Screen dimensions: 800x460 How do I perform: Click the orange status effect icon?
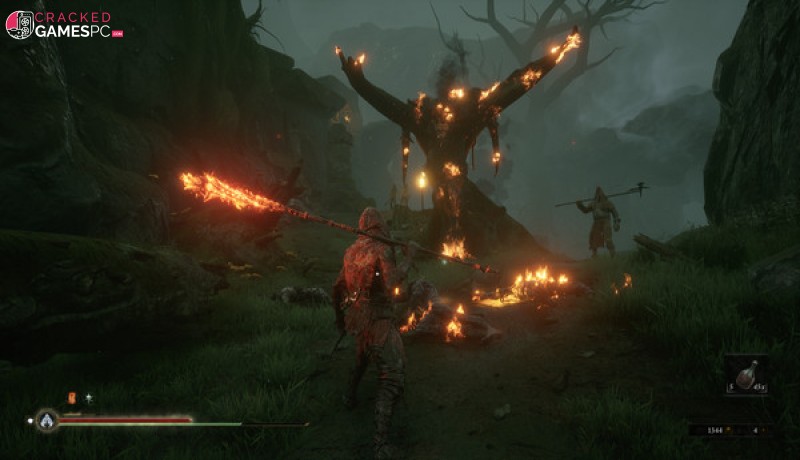[71, 398]
